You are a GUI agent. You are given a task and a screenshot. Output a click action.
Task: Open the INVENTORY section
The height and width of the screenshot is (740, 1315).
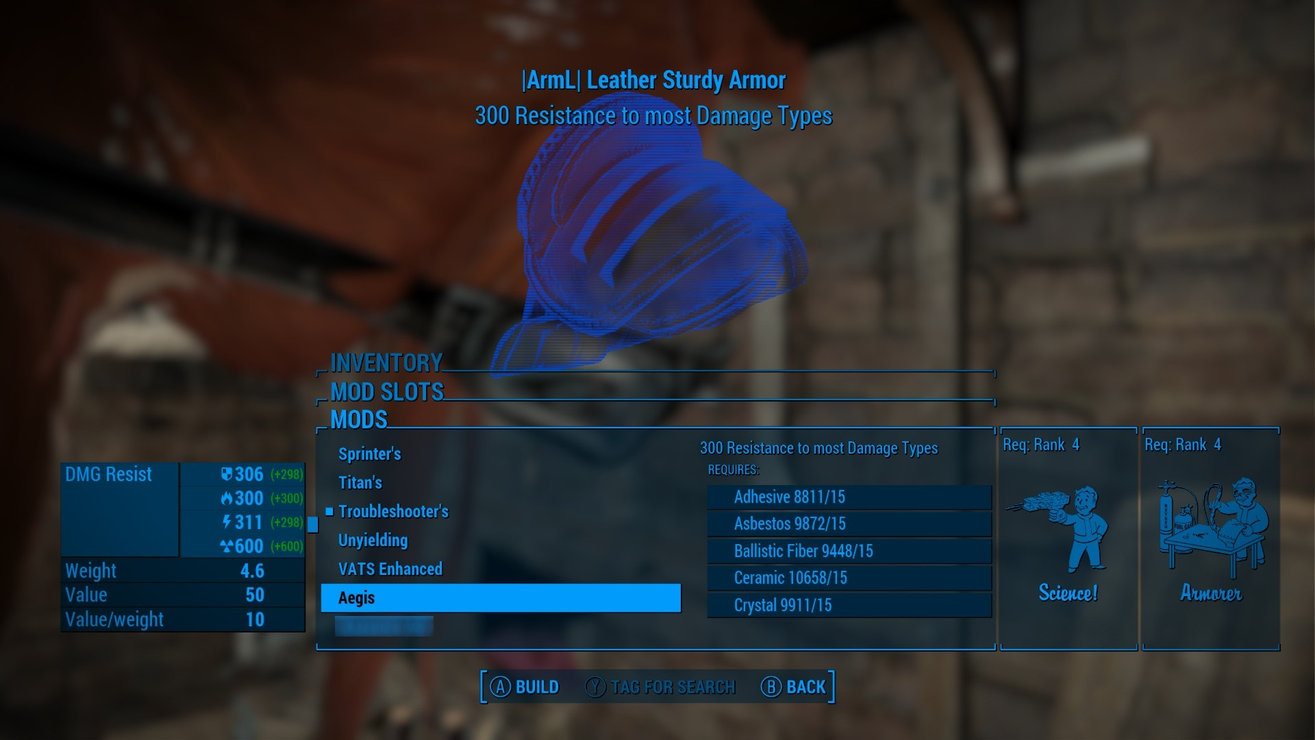pos(386,362)
